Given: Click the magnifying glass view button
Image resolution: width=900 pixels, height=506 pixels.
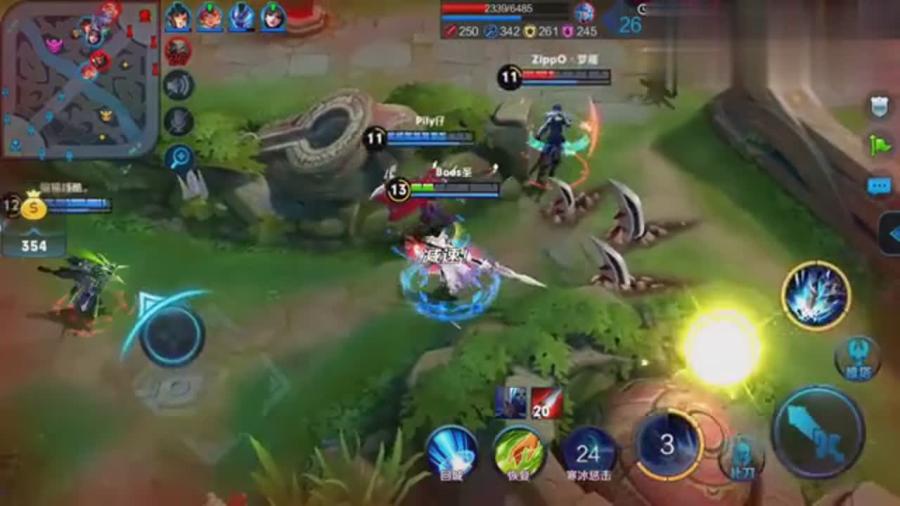Looking at the screenshot, I should point(179,157).
